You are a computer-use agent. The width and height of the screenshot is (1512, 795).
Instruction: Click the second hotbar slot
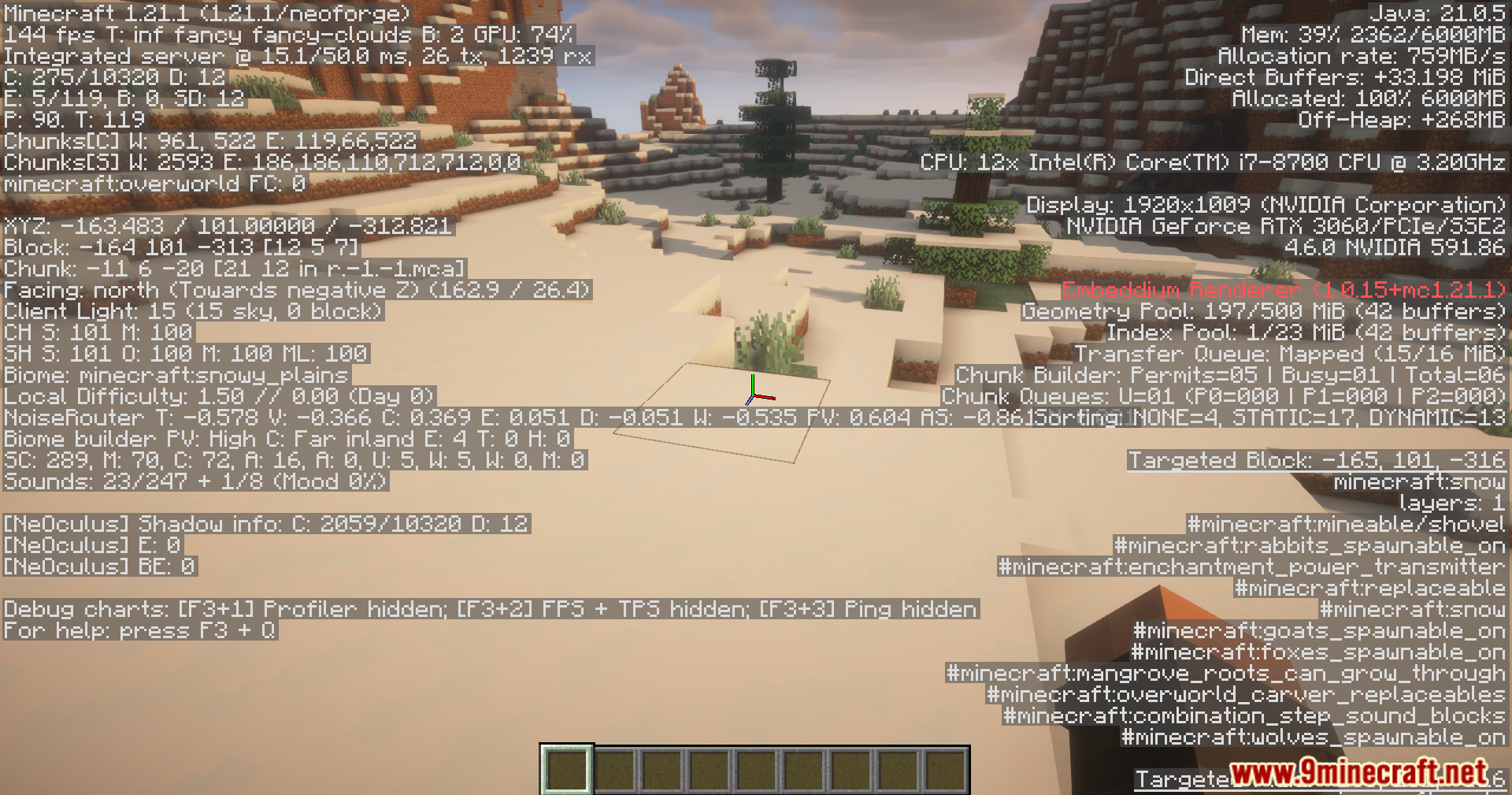[614, 770]
